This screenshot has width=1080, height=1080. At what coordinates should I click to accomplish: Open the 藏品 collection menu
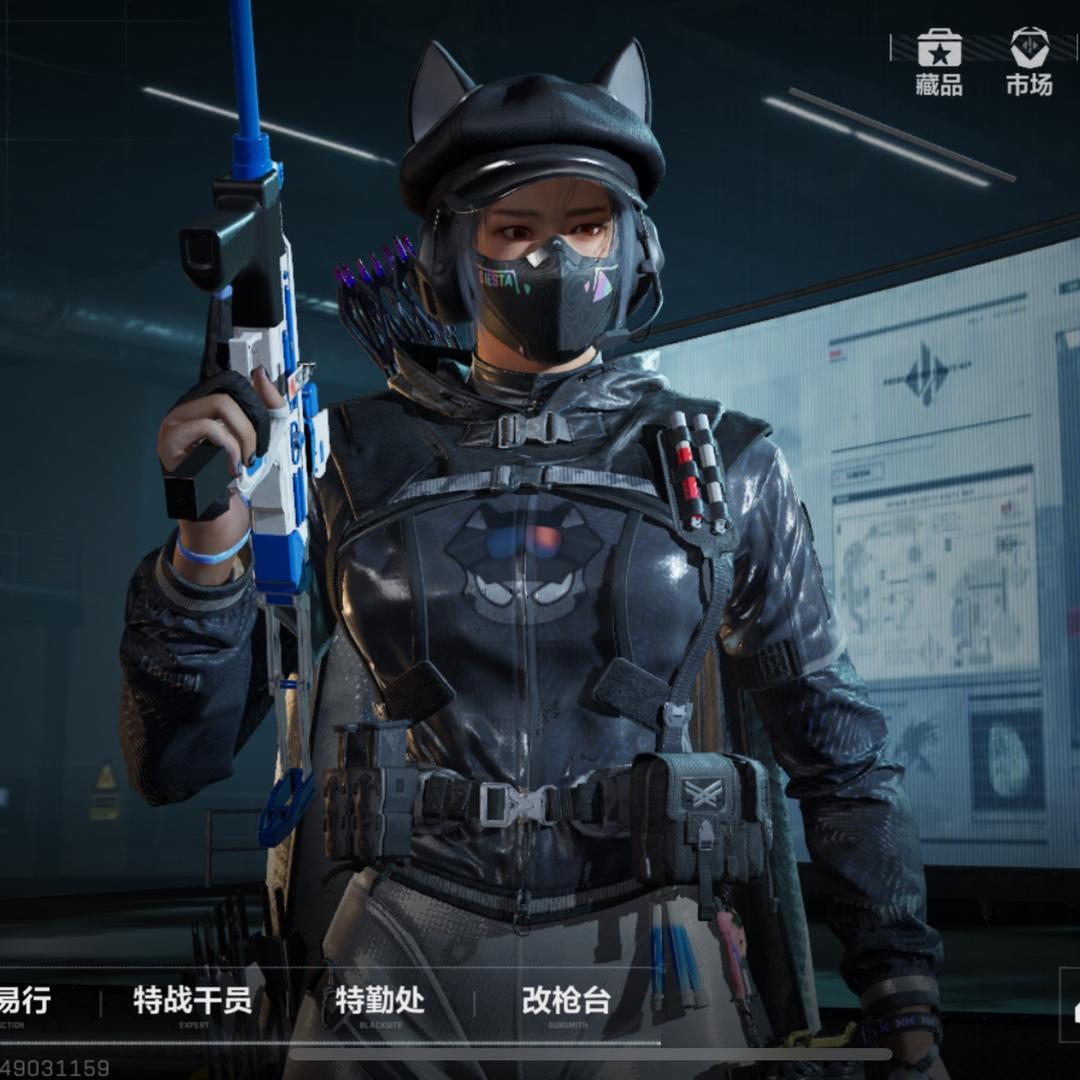[x=939, y=62]
